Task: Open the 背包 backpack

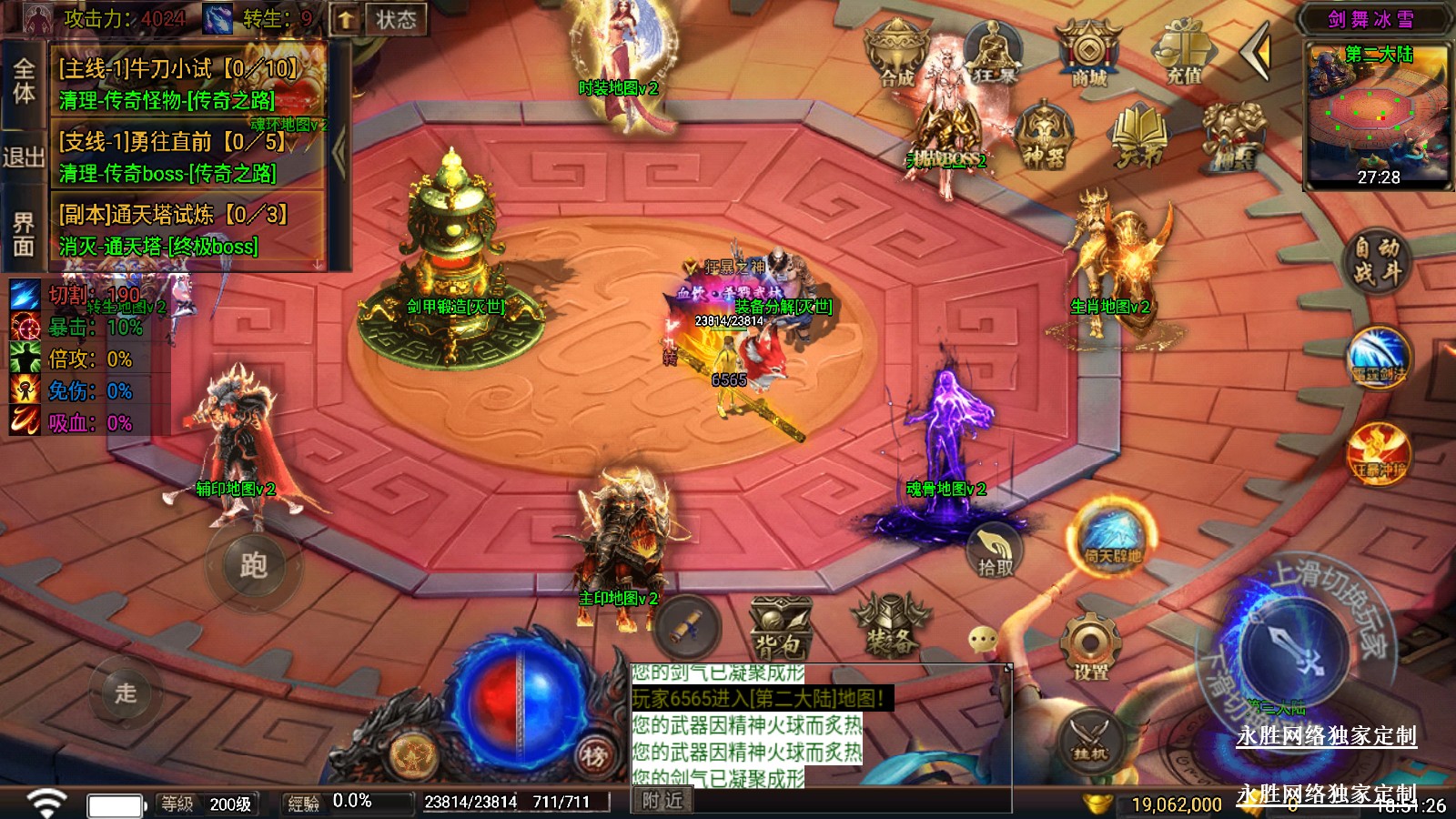Action: (x=780, y=629)
